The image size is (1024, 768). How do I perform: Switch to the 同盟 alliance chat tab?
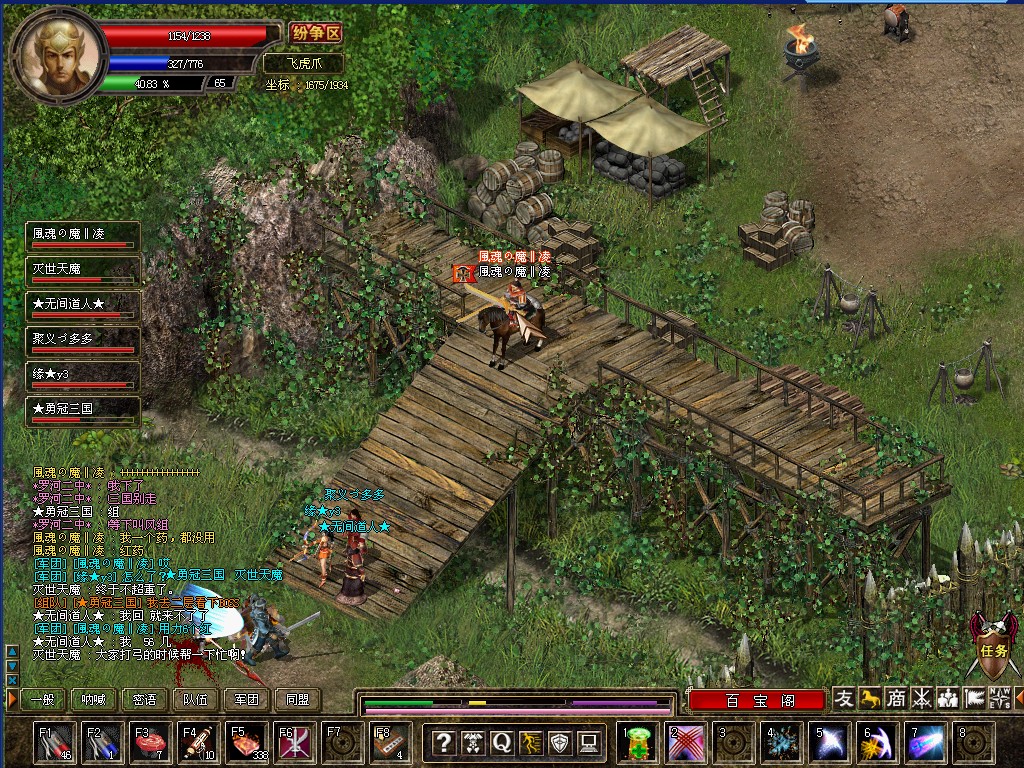(298, 700)
